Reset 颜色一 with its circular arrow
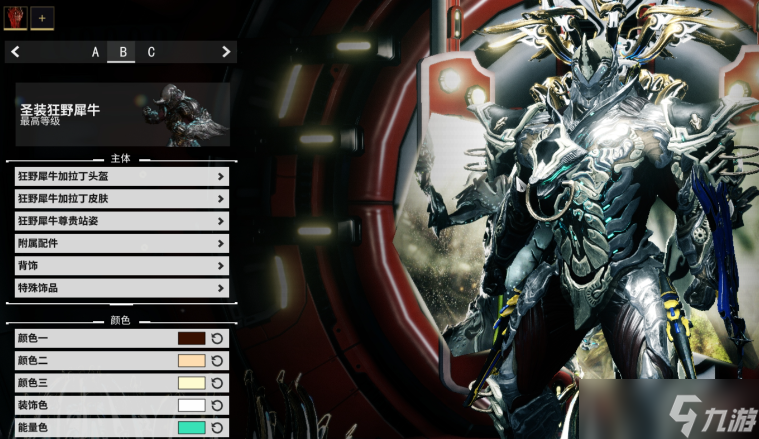This screenshot has width=759, height=439. pos(218,339)
